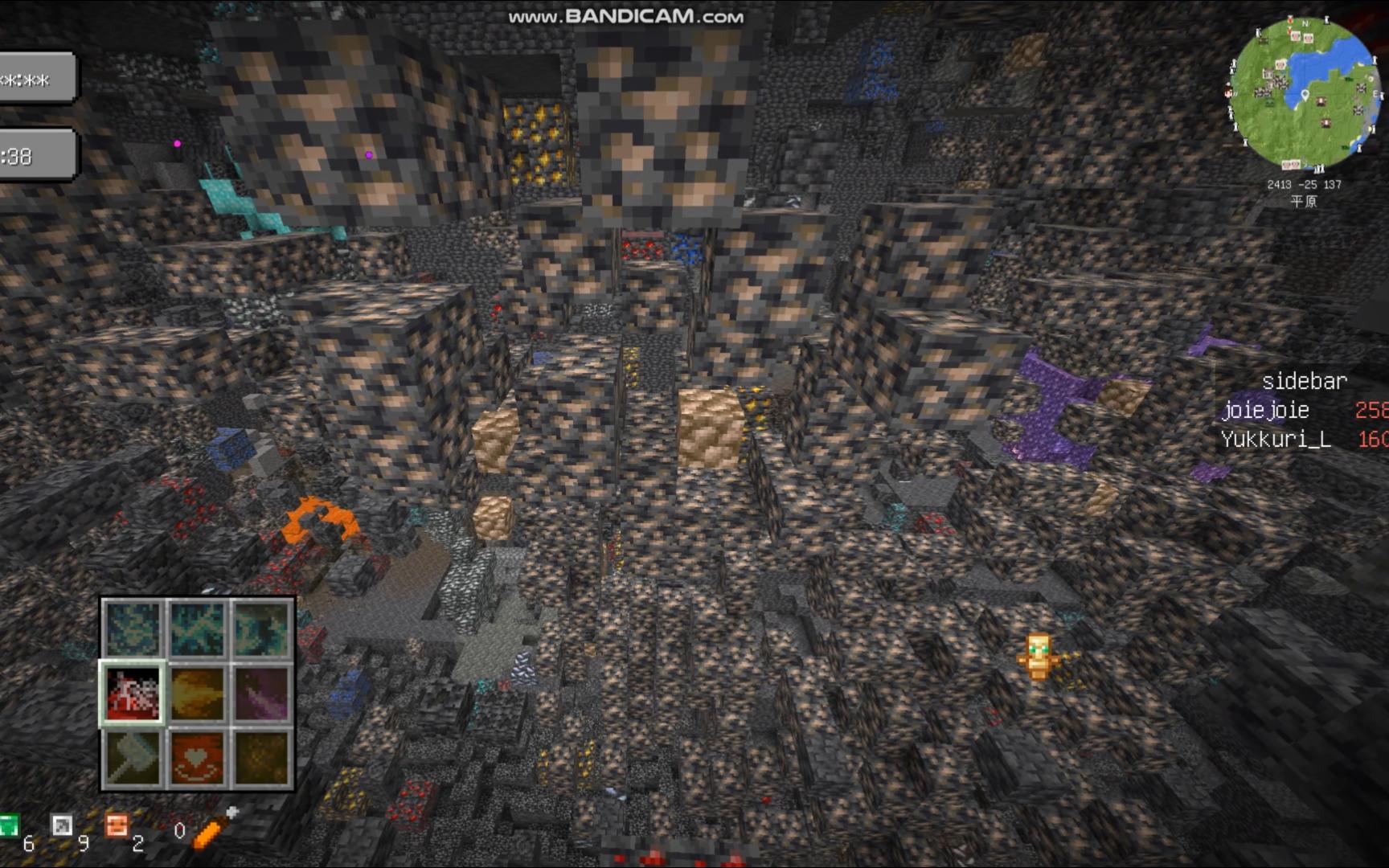Activate the golden fireball skill icon
The image size is (1389, 868).
pos(198,694)
